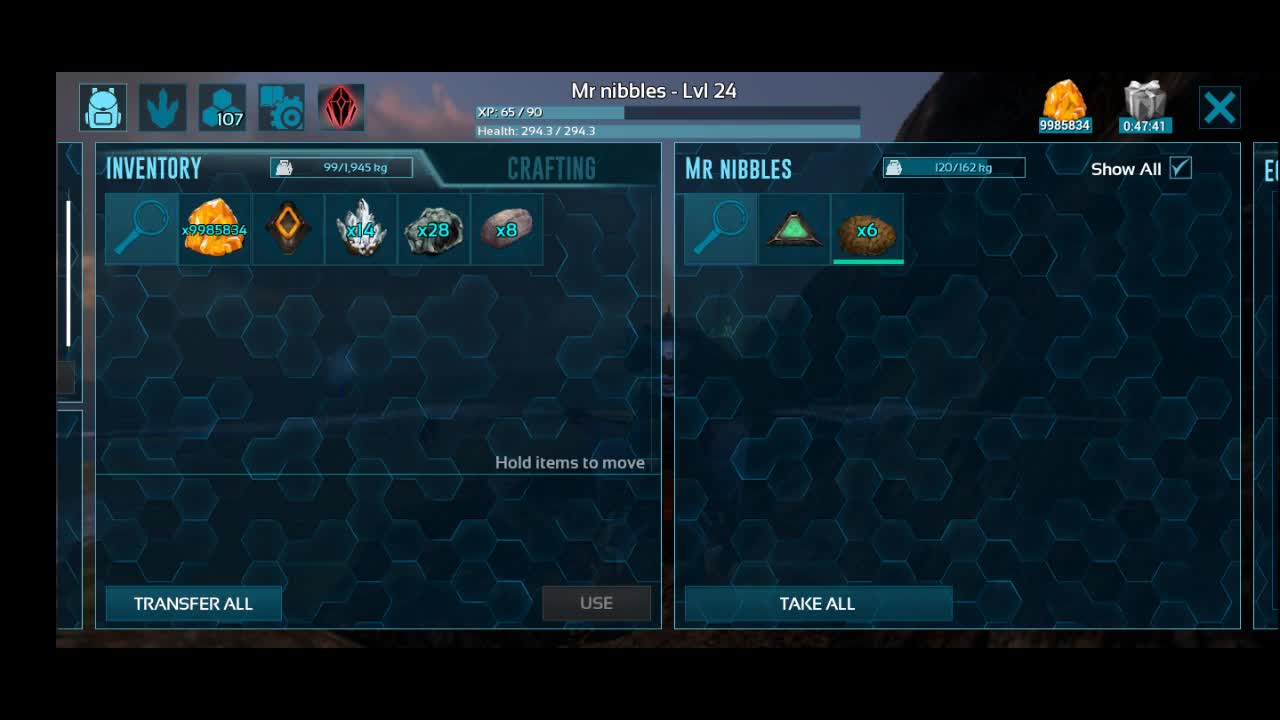Toggle the Show All checkbox

coord(1181,168)
